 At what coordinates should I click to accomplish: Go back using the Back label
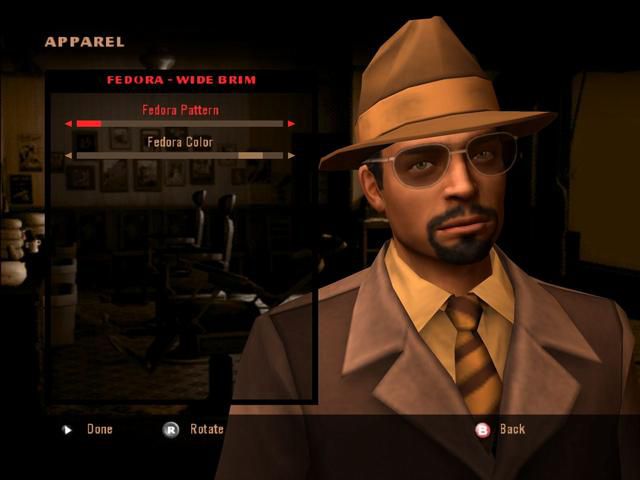[x=512, y=429]
